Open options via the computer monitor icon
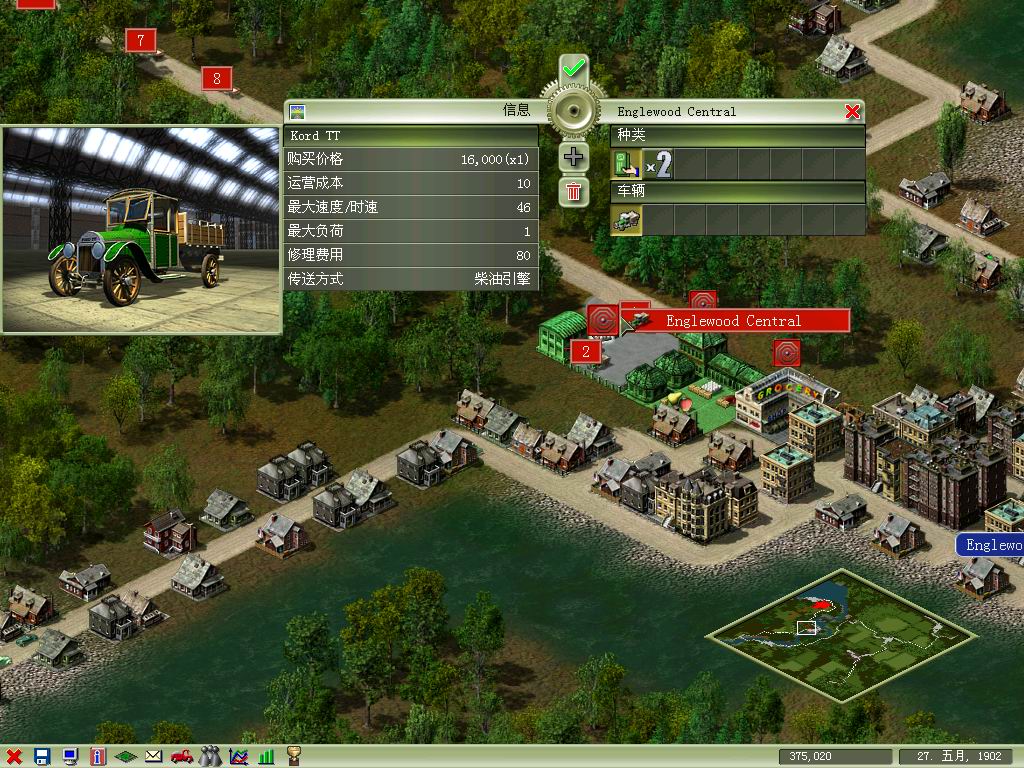This screenshot has width=1024, height=768. (x=70, y=757)
